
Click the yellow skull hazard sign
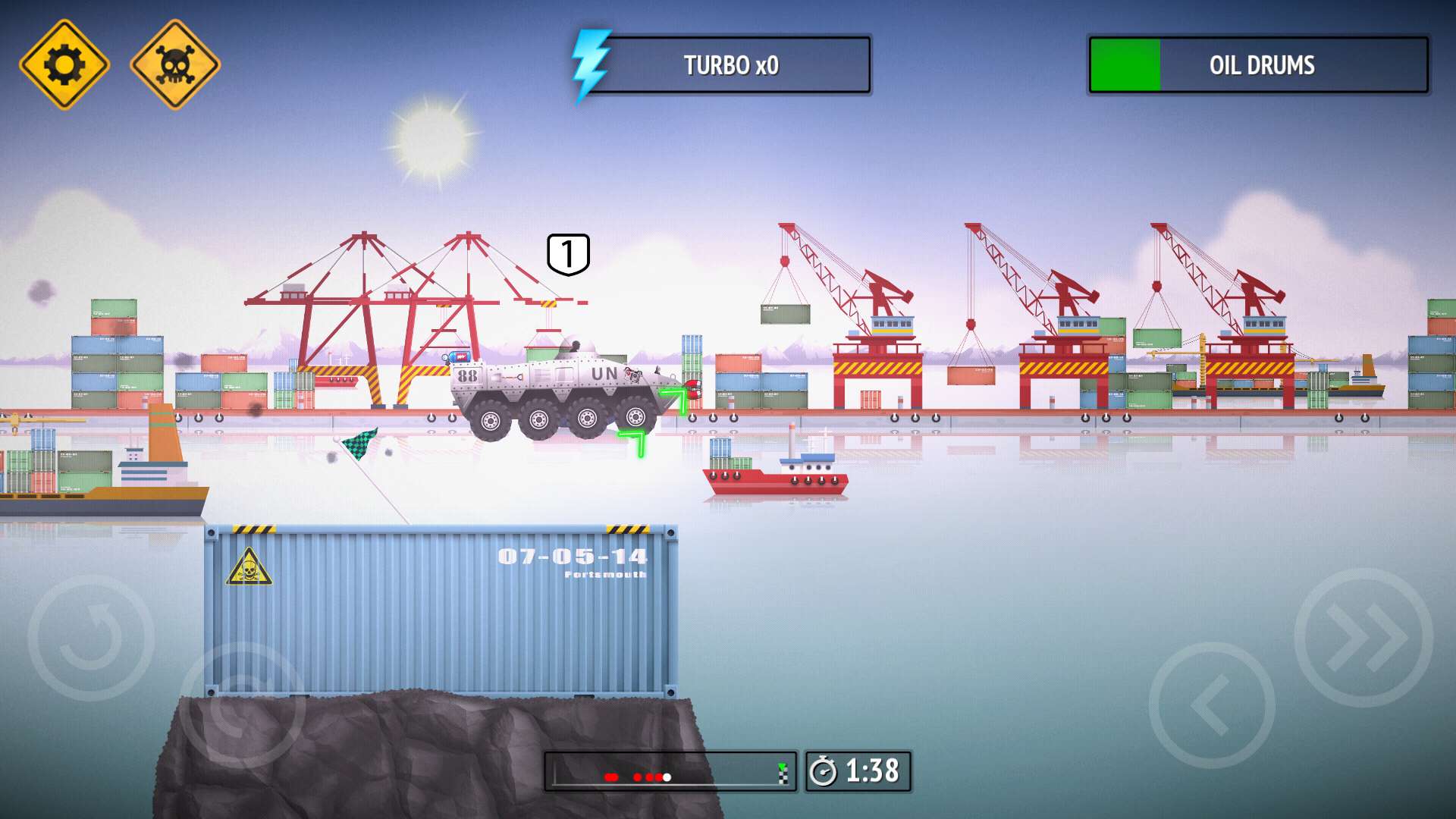(176, 64)
